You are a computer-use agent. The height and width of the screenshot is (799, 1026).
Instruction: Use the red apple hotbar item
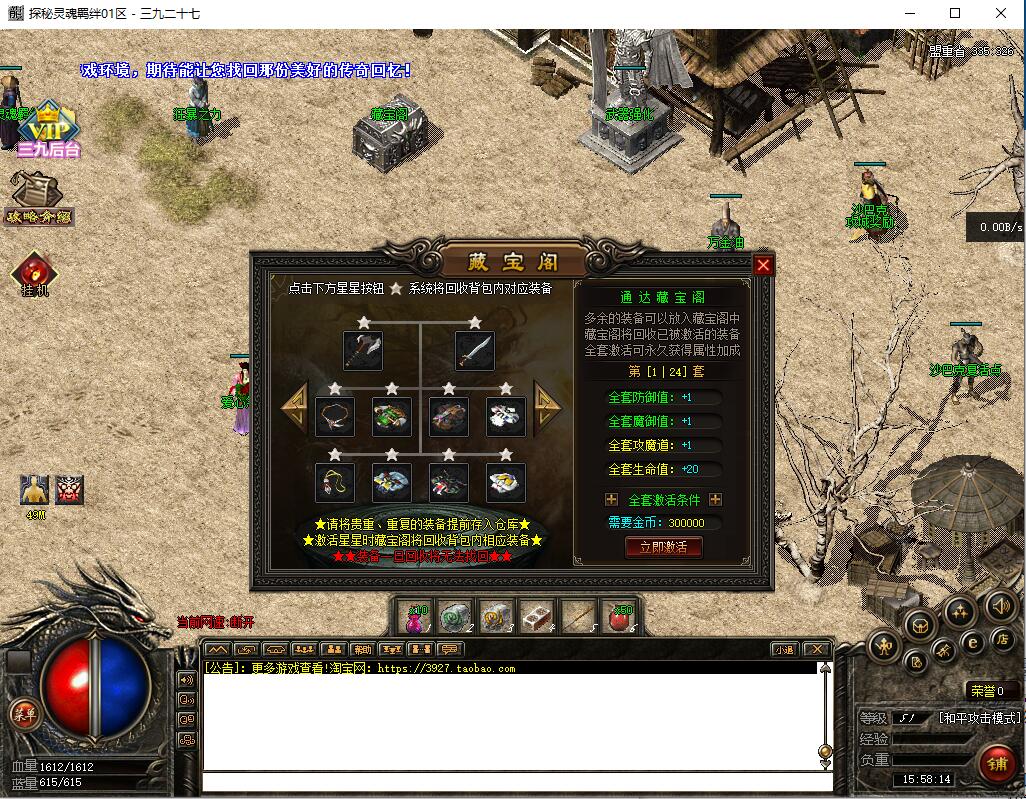point(619,617)
